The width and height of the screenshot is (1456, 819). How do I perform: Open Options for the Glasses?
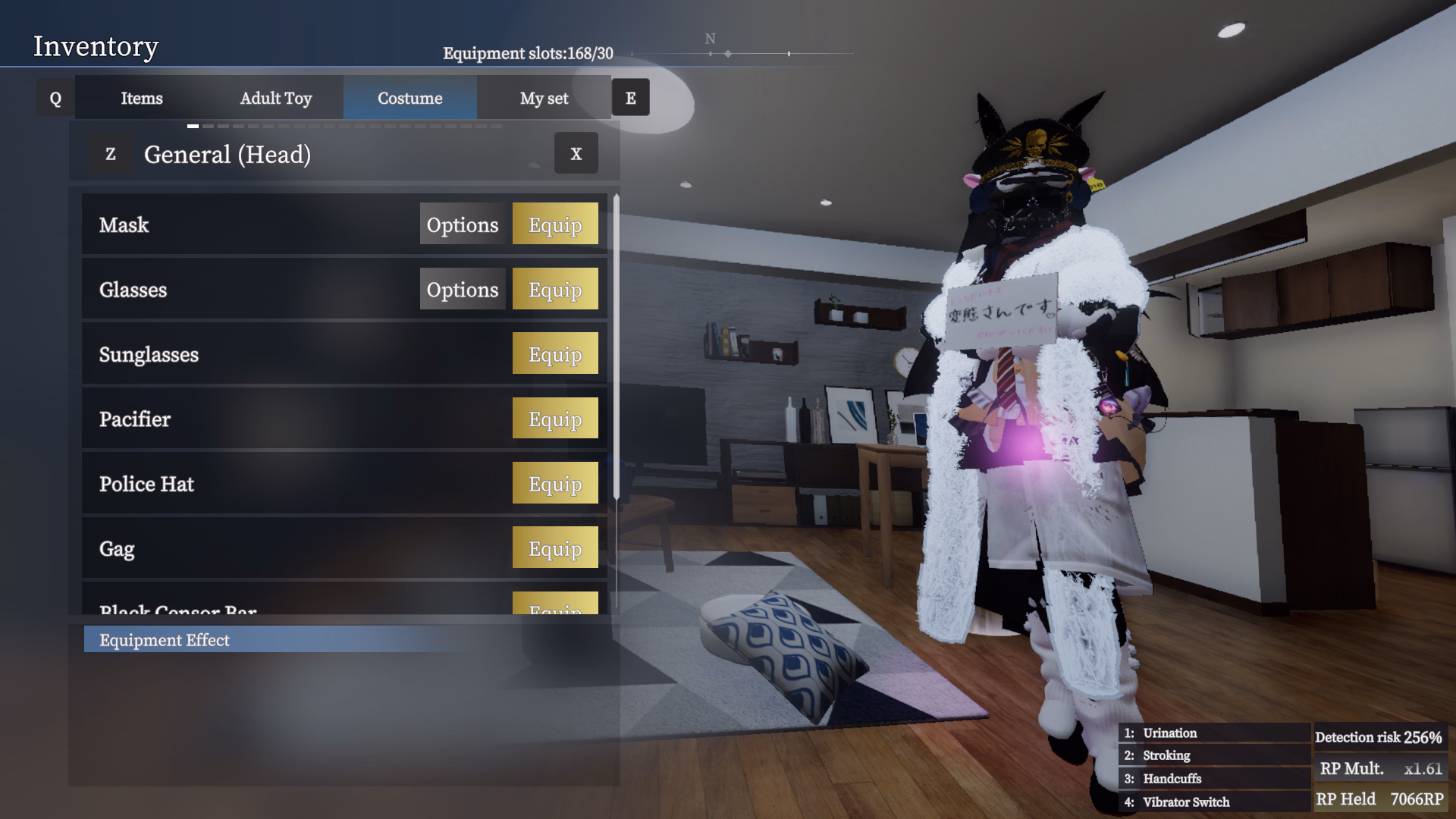point(463,289)
